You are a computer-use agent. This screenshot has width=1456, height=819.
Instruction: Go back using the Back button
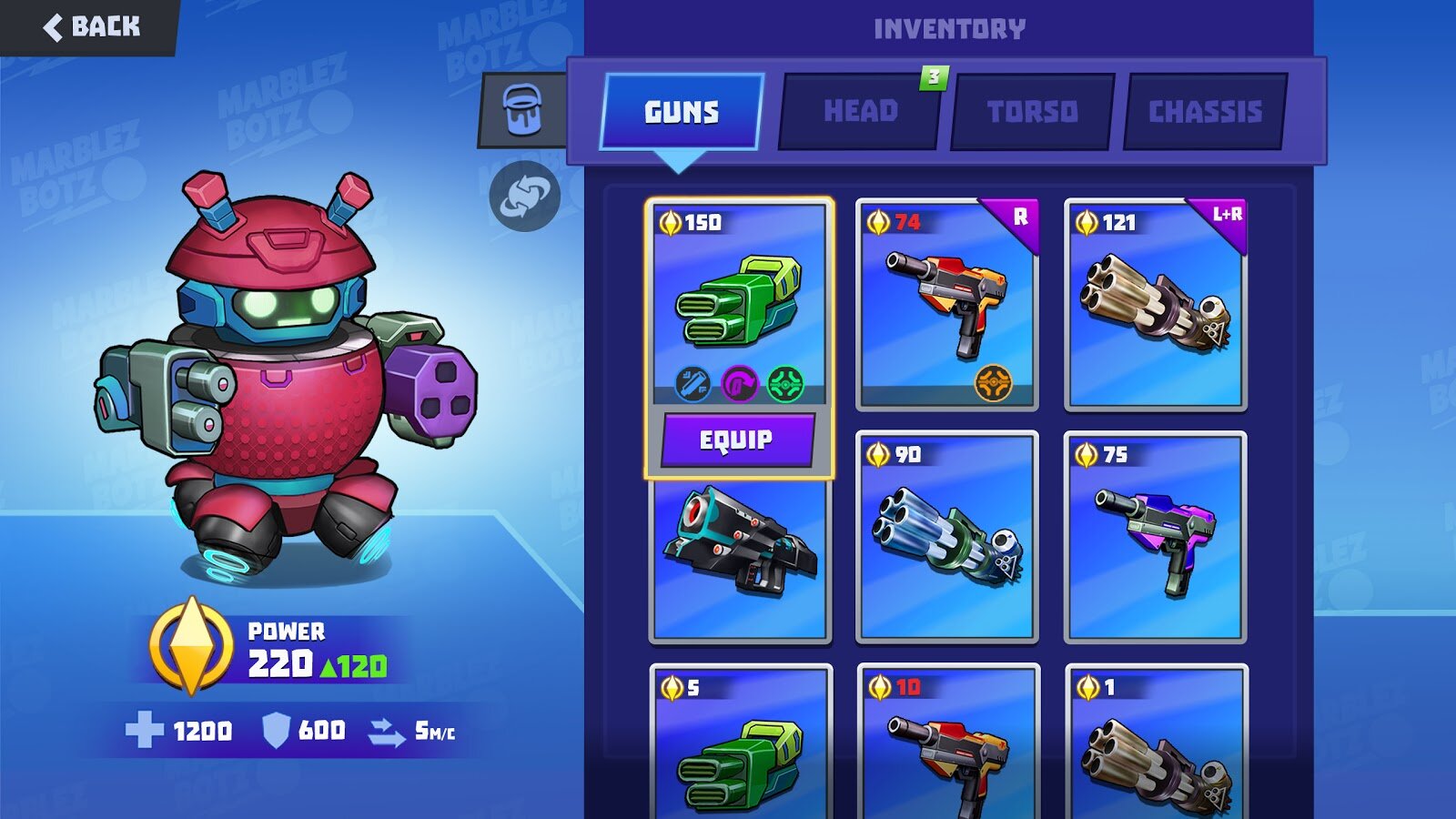coord(91,27)
